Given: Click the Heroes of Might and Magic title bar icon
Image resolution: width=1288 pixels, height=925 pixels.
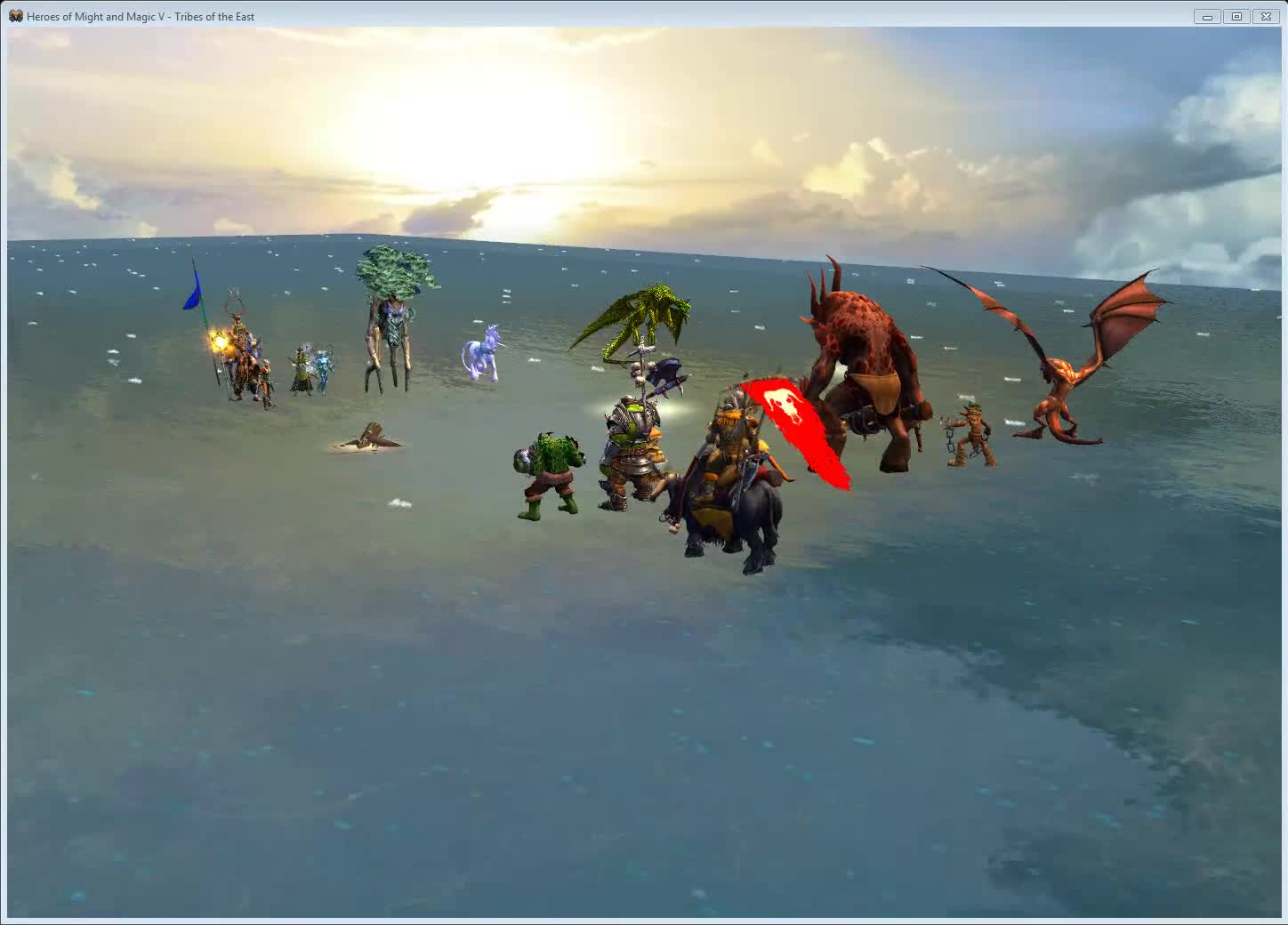Looking at the screenshot, I should pos(15,16).
